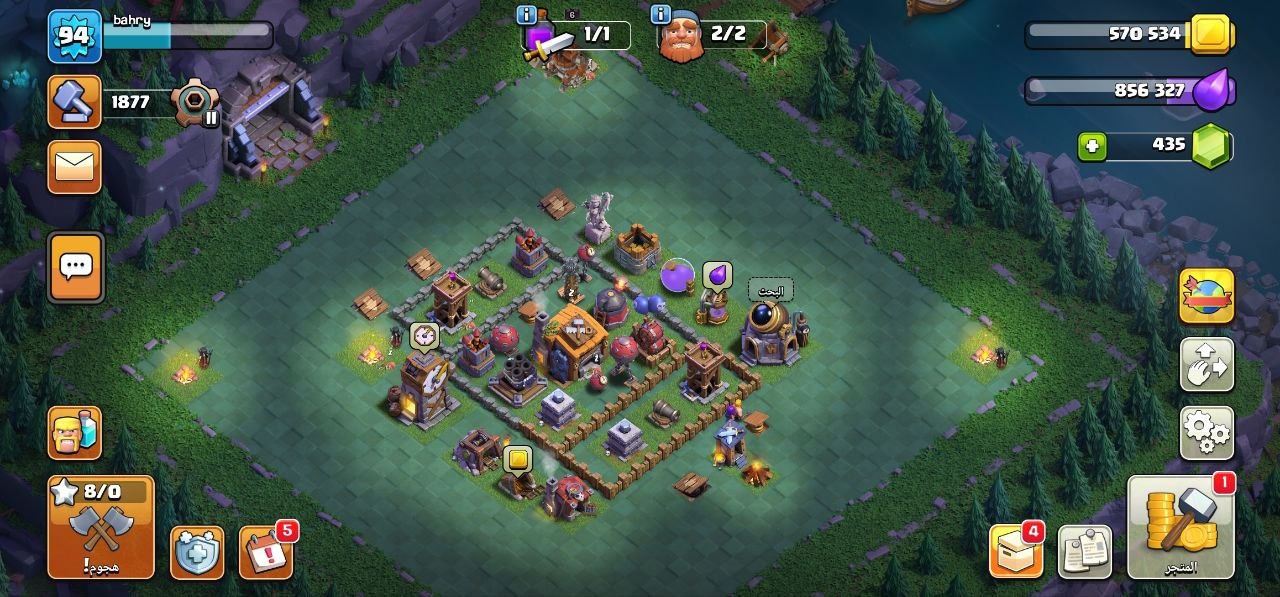Collect the gold bubble above the mine

[518, 459]
